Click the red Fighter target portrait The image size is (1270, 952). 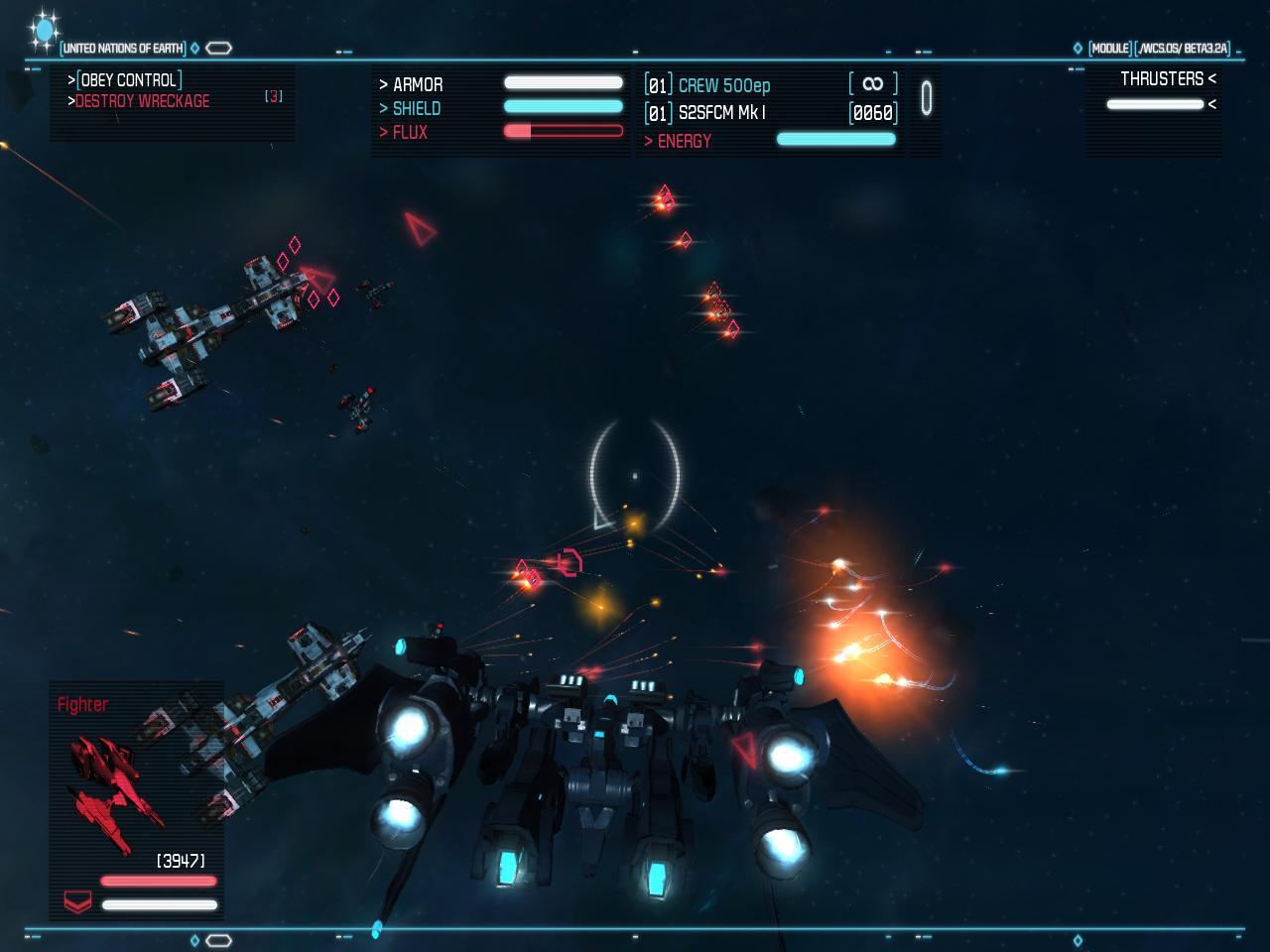[x=114, y=790]
